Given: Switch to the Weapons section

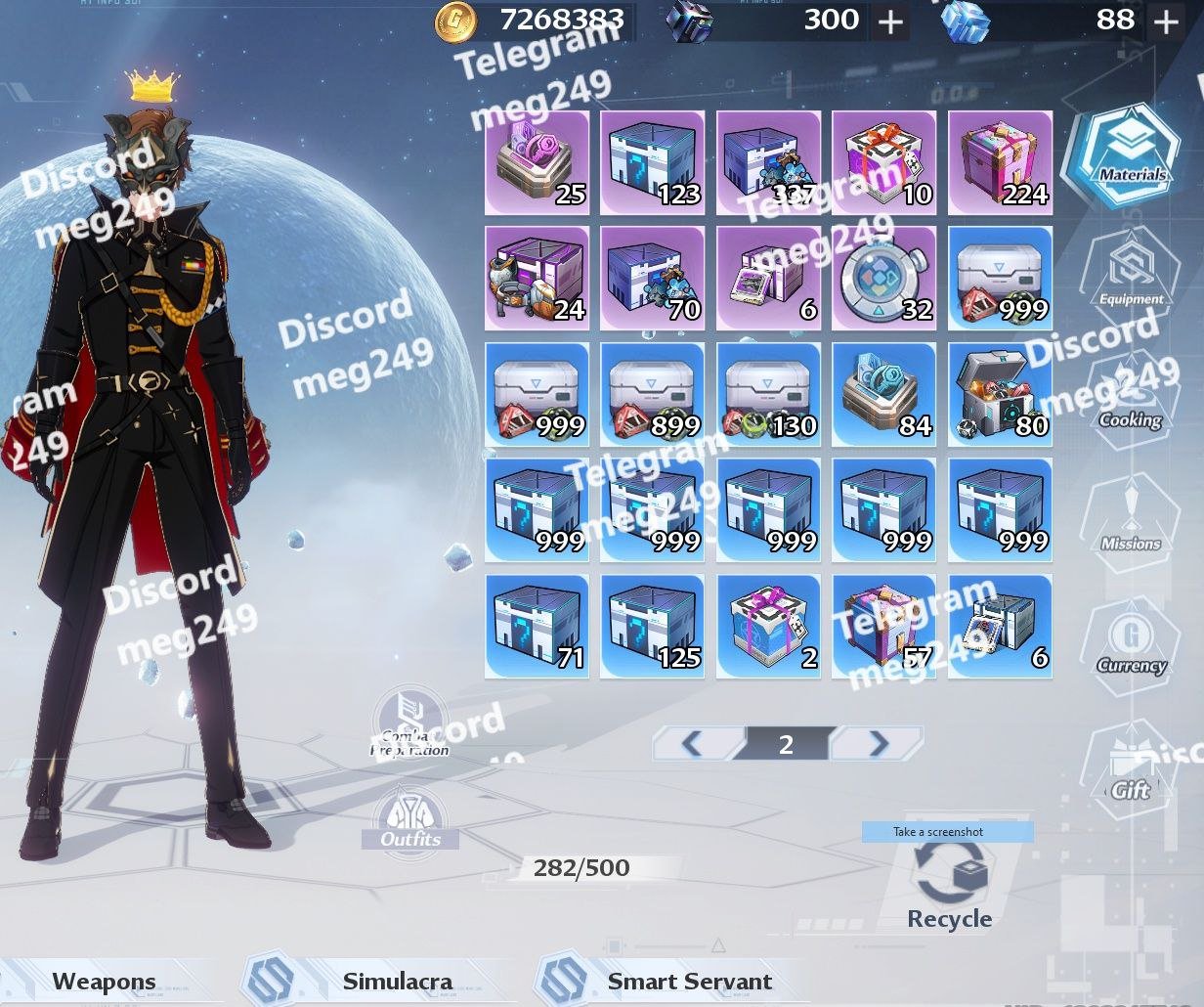Looking at the screenshot, I should click(x=104, y=982).
